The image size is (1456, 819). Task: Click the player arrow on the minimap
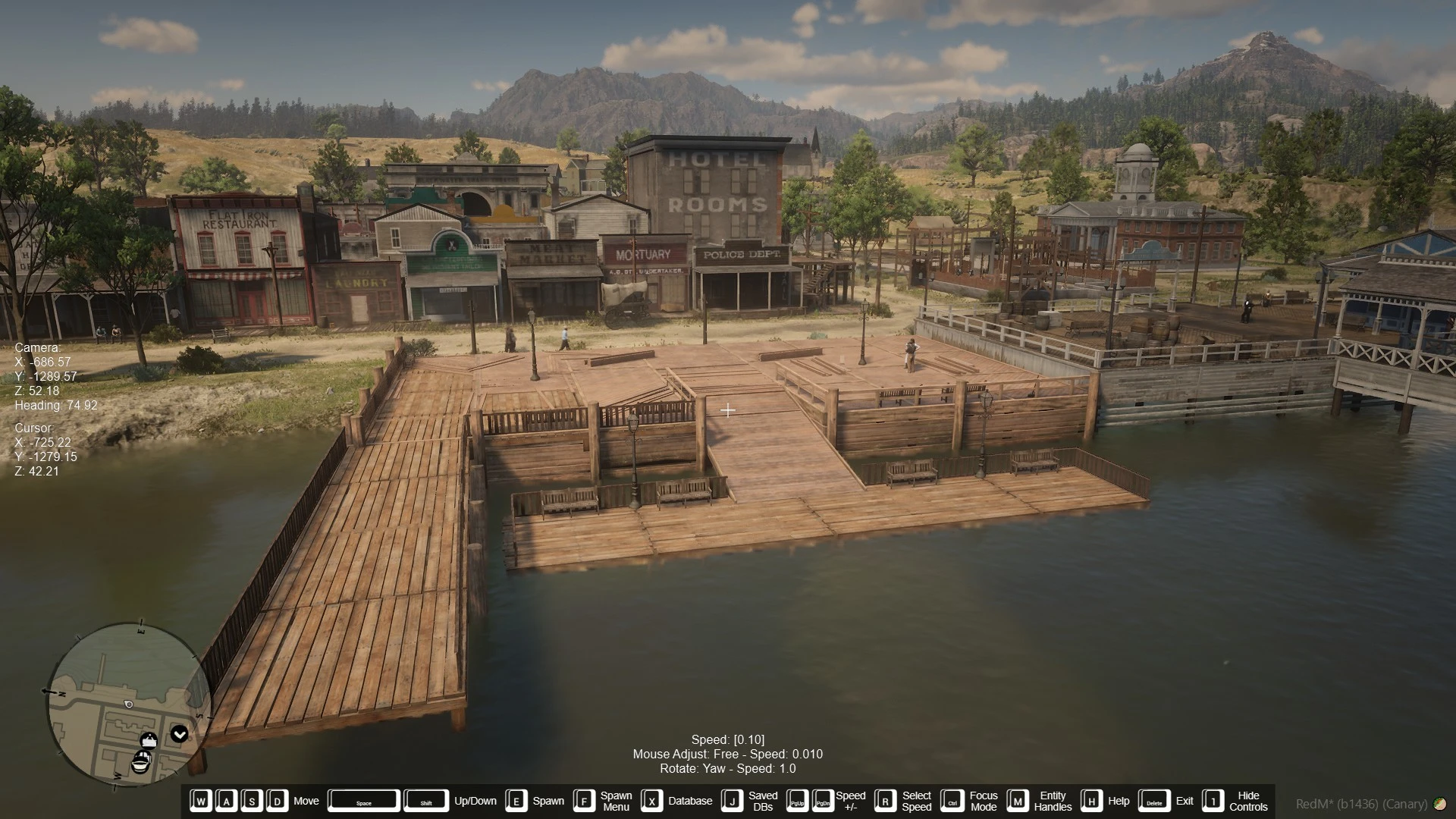(129, 705)
